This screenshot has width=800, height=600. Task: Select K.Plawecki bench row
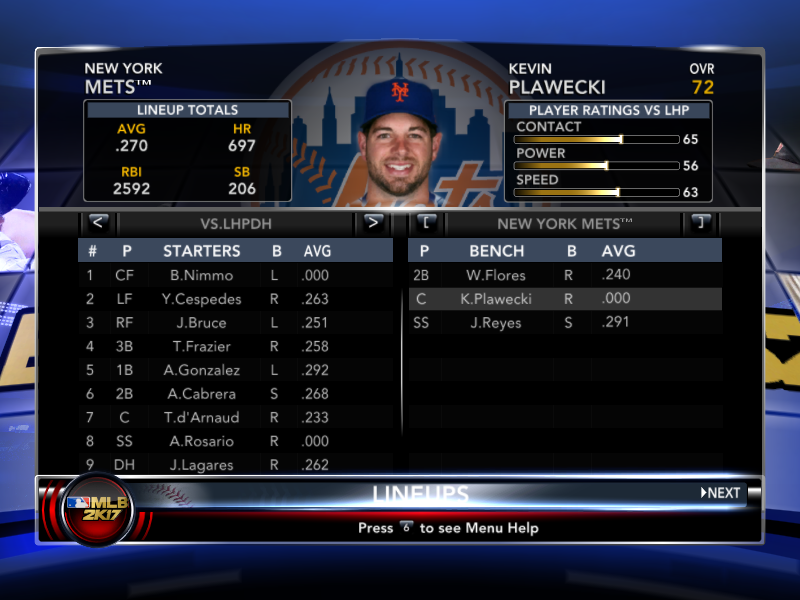(x=495, y=299)
